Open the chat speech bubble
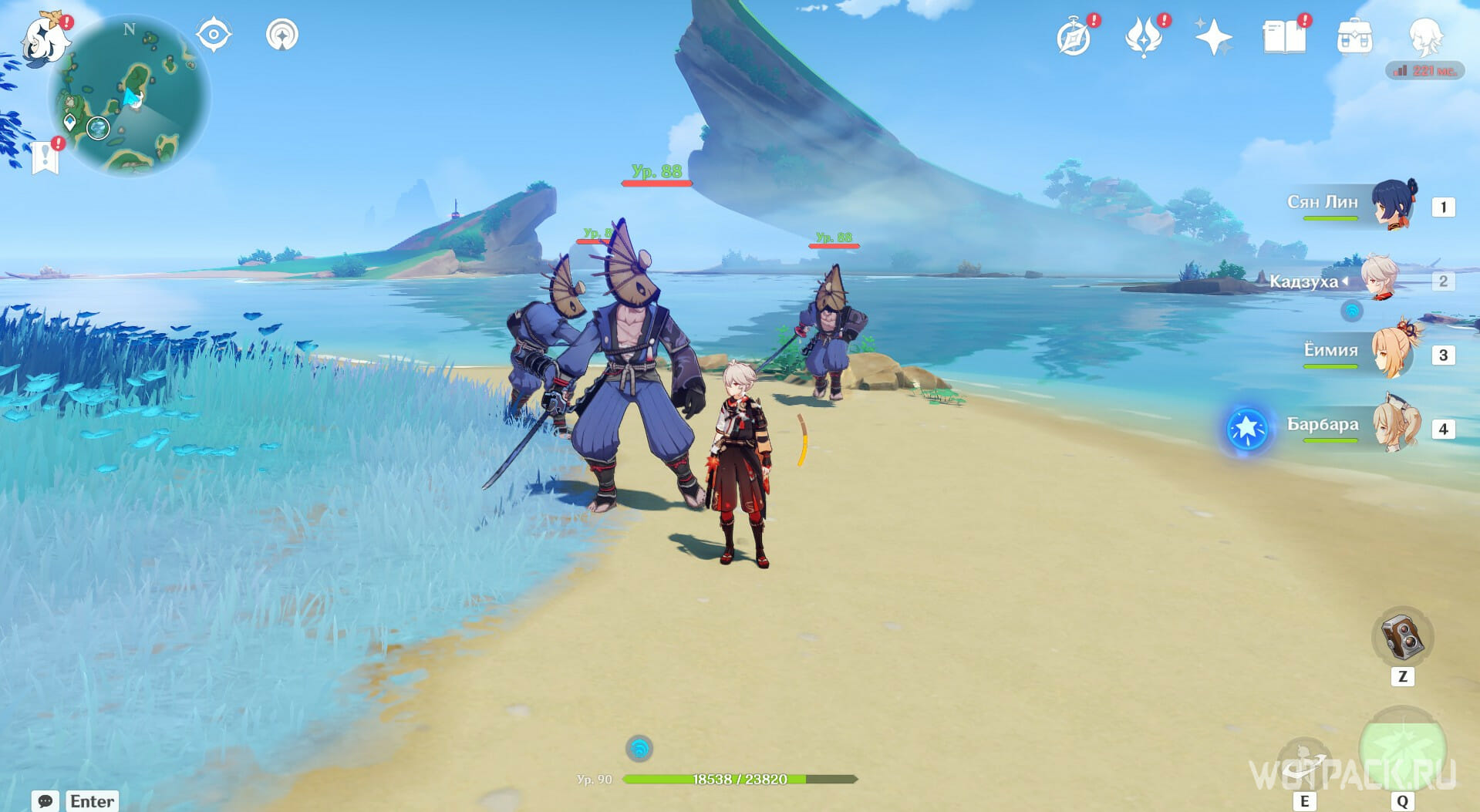Image resolution: width=1480 pixels, height=812 pixels. 46,801
